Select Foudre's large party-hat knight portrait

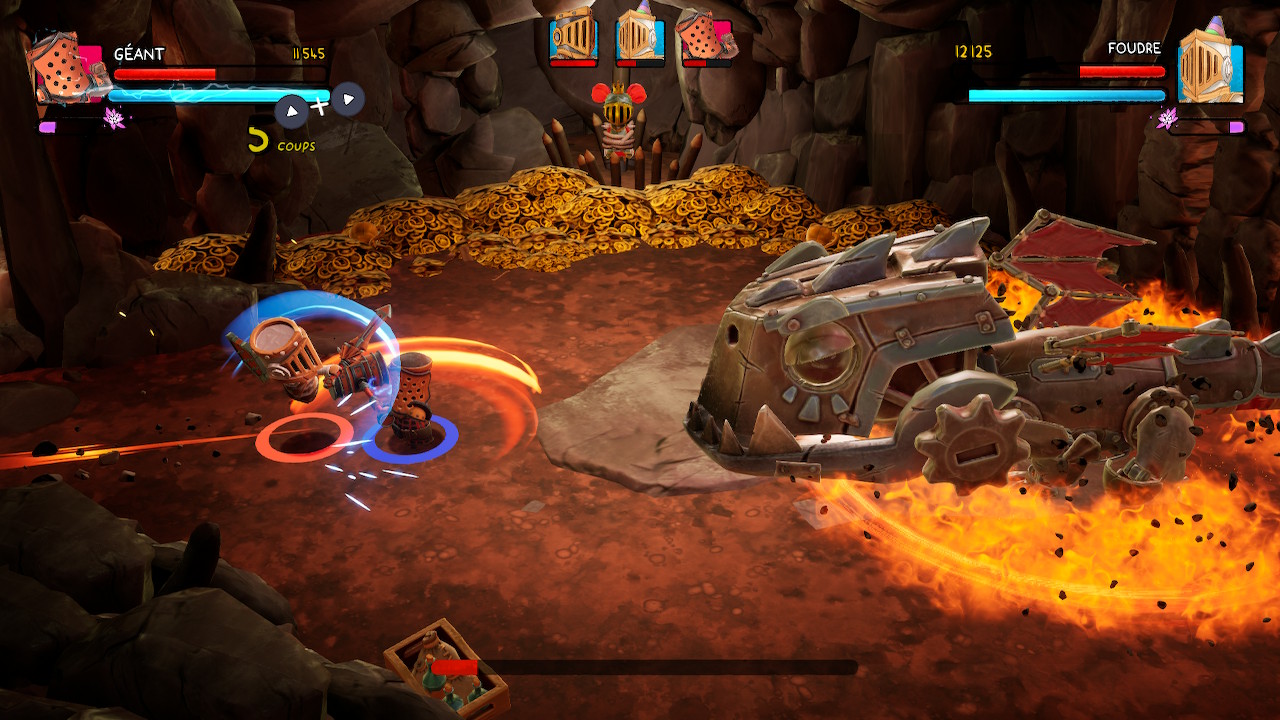click(1210, 65)
